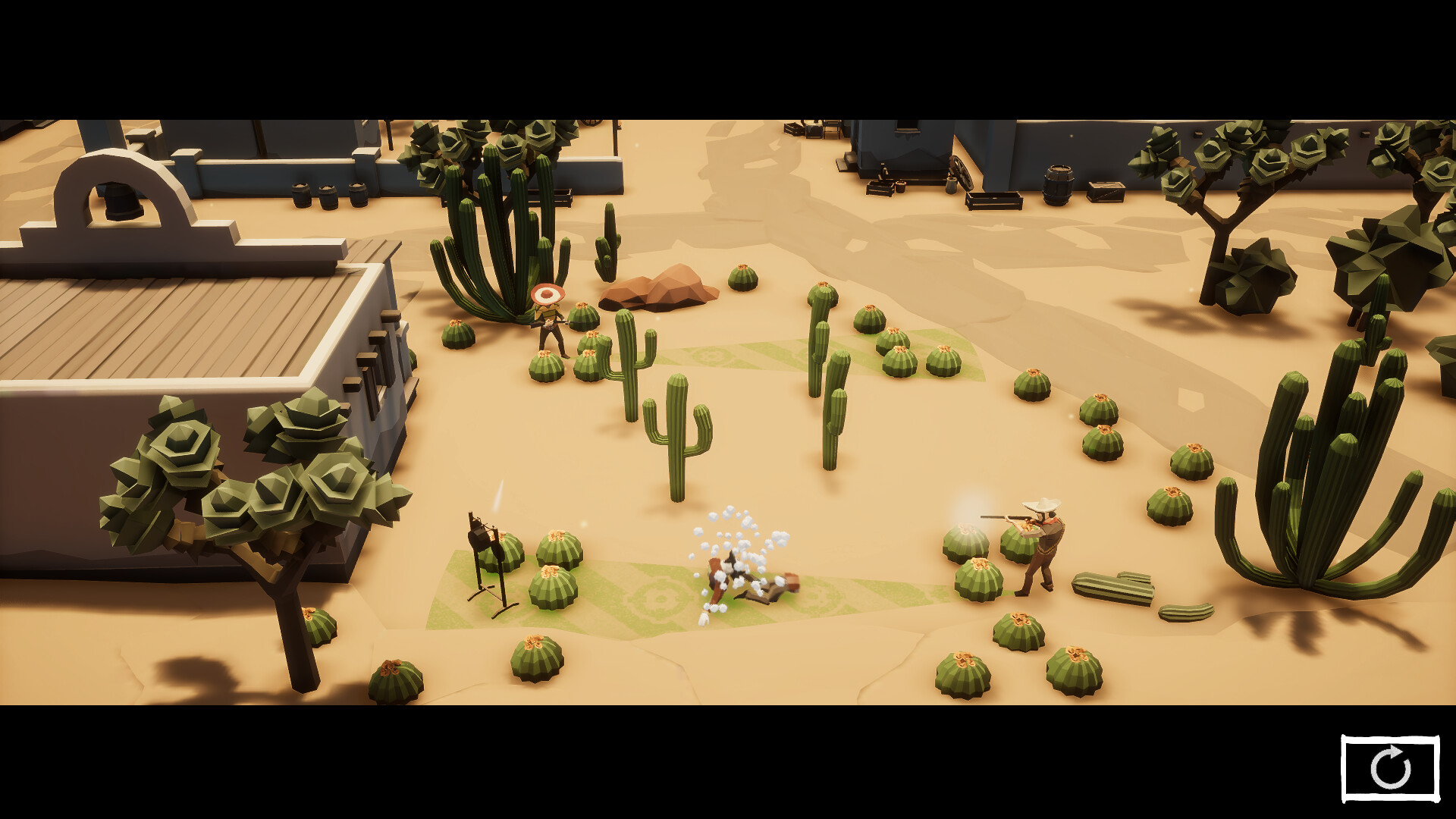1456x819 pixels.
Task: Click the bandit wearing the red sombrero
Action: click(x=548, y=318)
